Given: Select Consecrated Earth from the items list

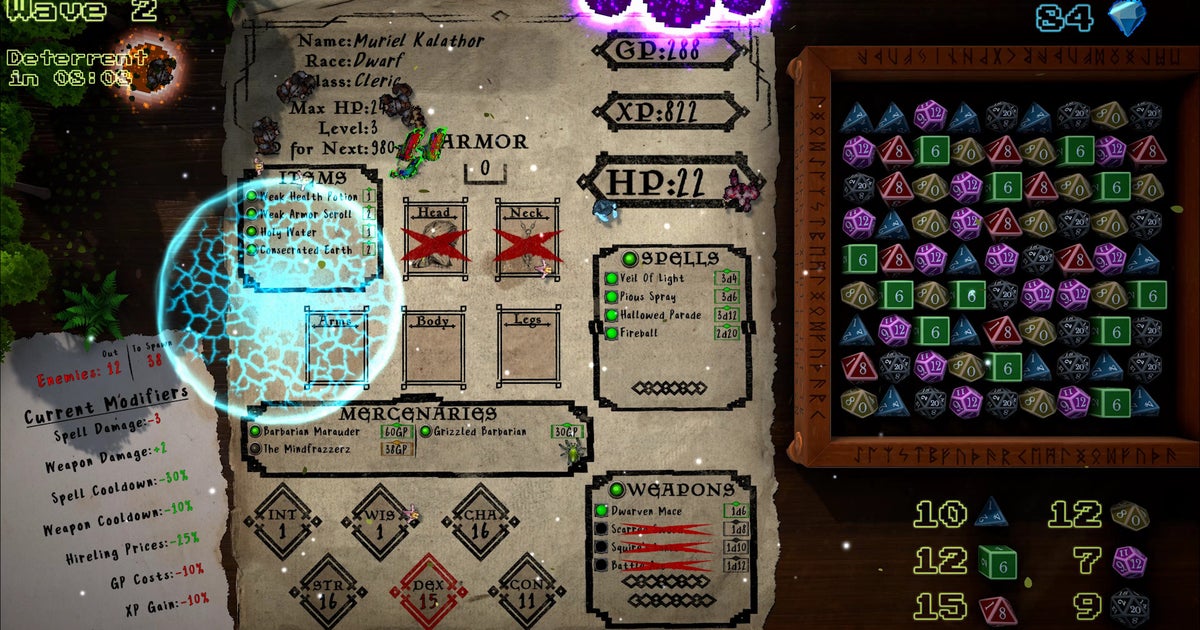Looking at the screenshot, I should tap(305, 250).
